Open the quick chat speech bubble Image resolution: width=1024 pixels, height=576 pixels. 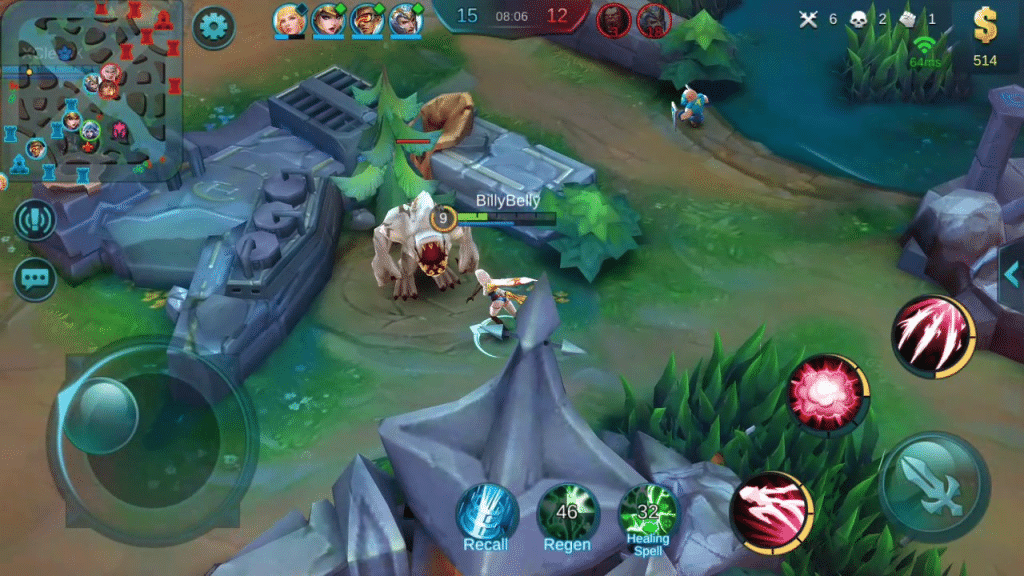click(35, 279)
